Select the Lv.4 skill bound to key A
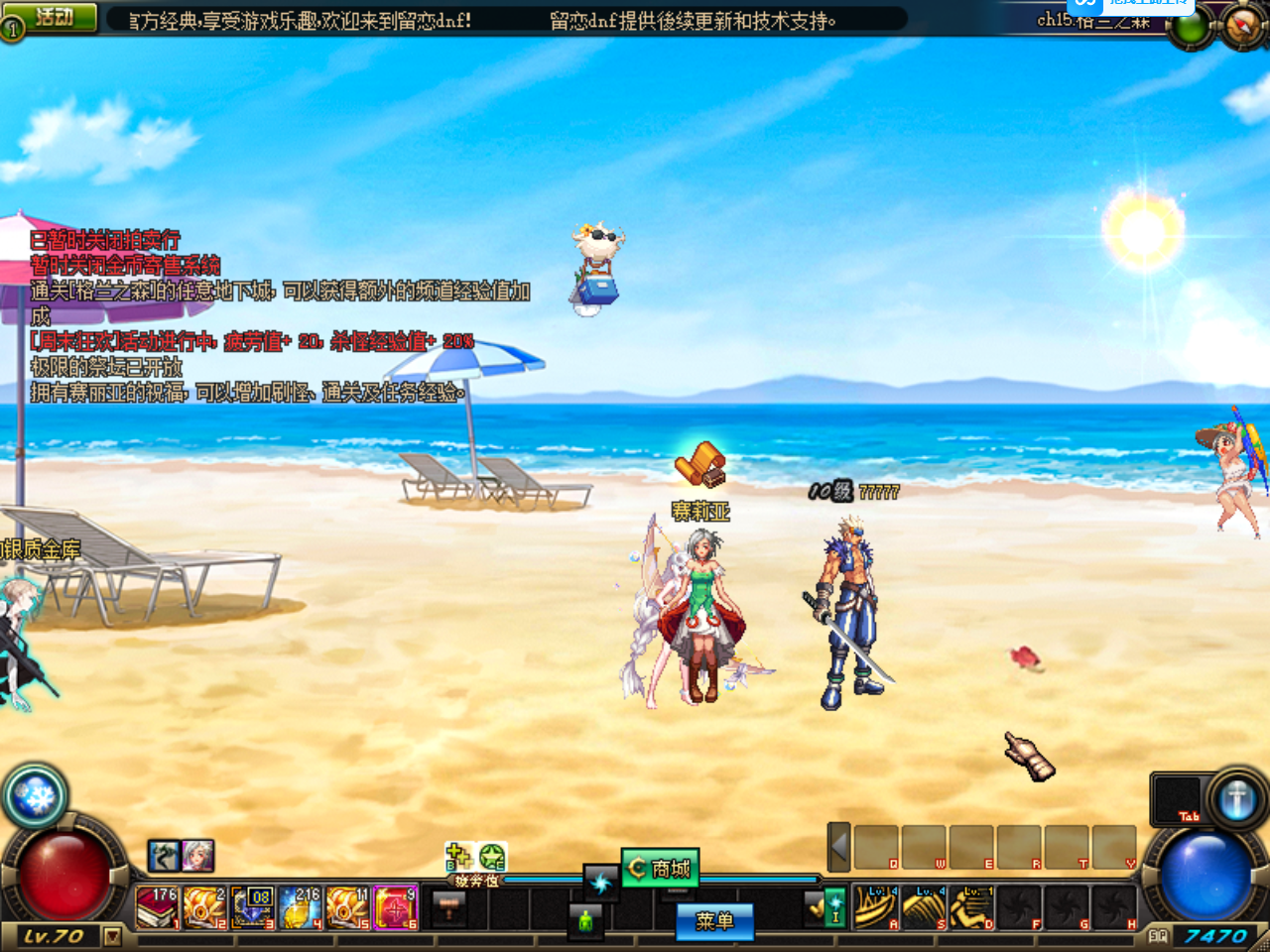Image resolution: width=1270 pixels, height=952 pixels. [876, 907]
